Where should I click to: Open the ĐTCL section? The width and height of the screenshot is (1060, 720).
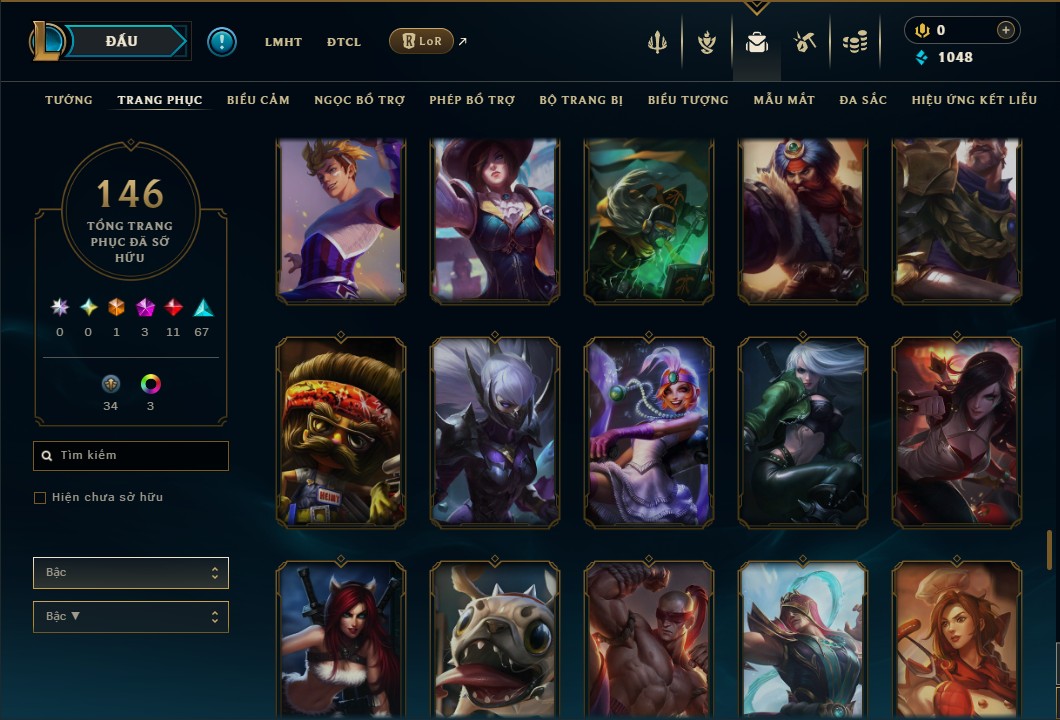(x=344, y=42)
